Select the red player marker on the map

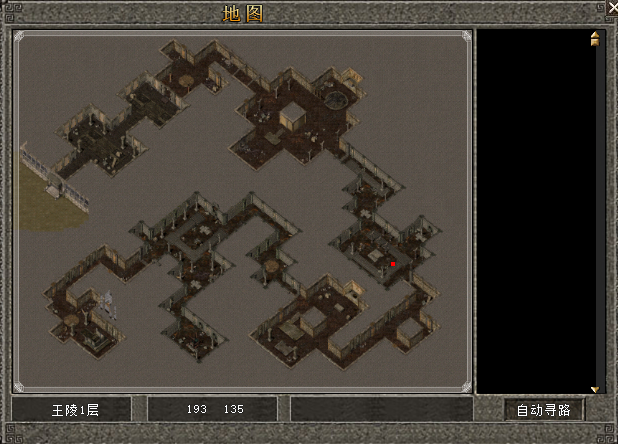coord(394,264)
